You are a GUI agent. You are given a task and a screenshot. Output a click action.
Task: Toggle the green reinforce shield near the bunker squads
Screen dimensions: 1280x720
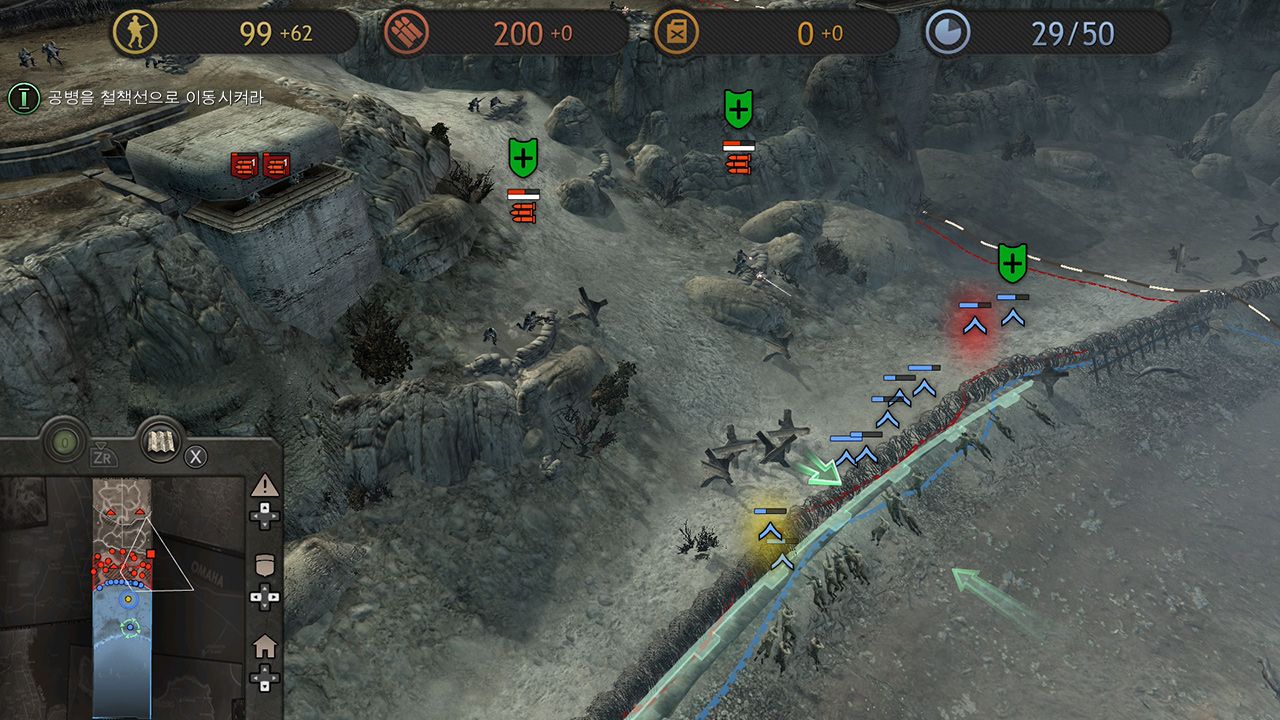[x=524, y=156]
